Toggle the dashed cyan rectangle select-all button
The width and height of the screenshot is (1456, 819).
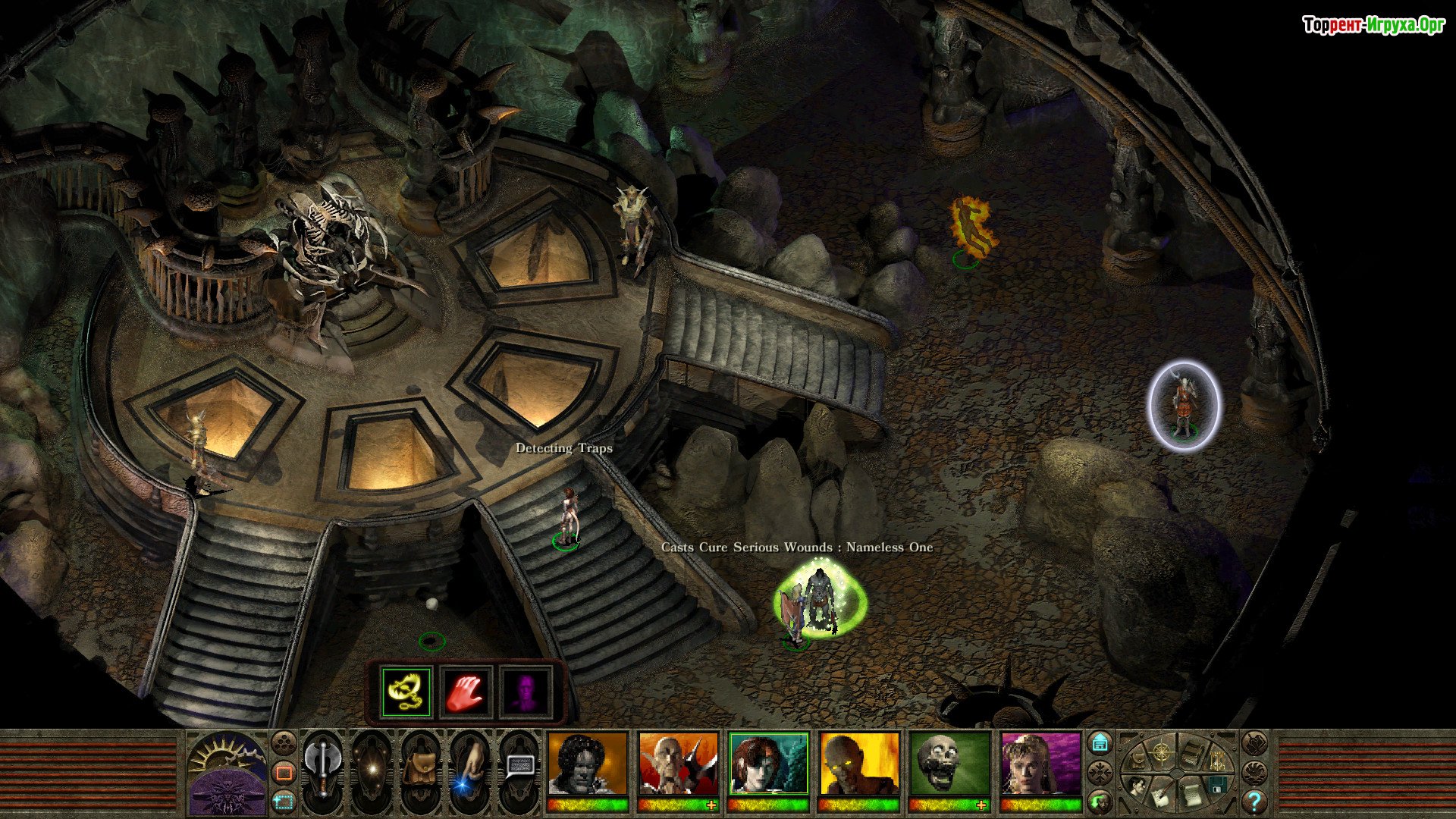pos(284,800)
